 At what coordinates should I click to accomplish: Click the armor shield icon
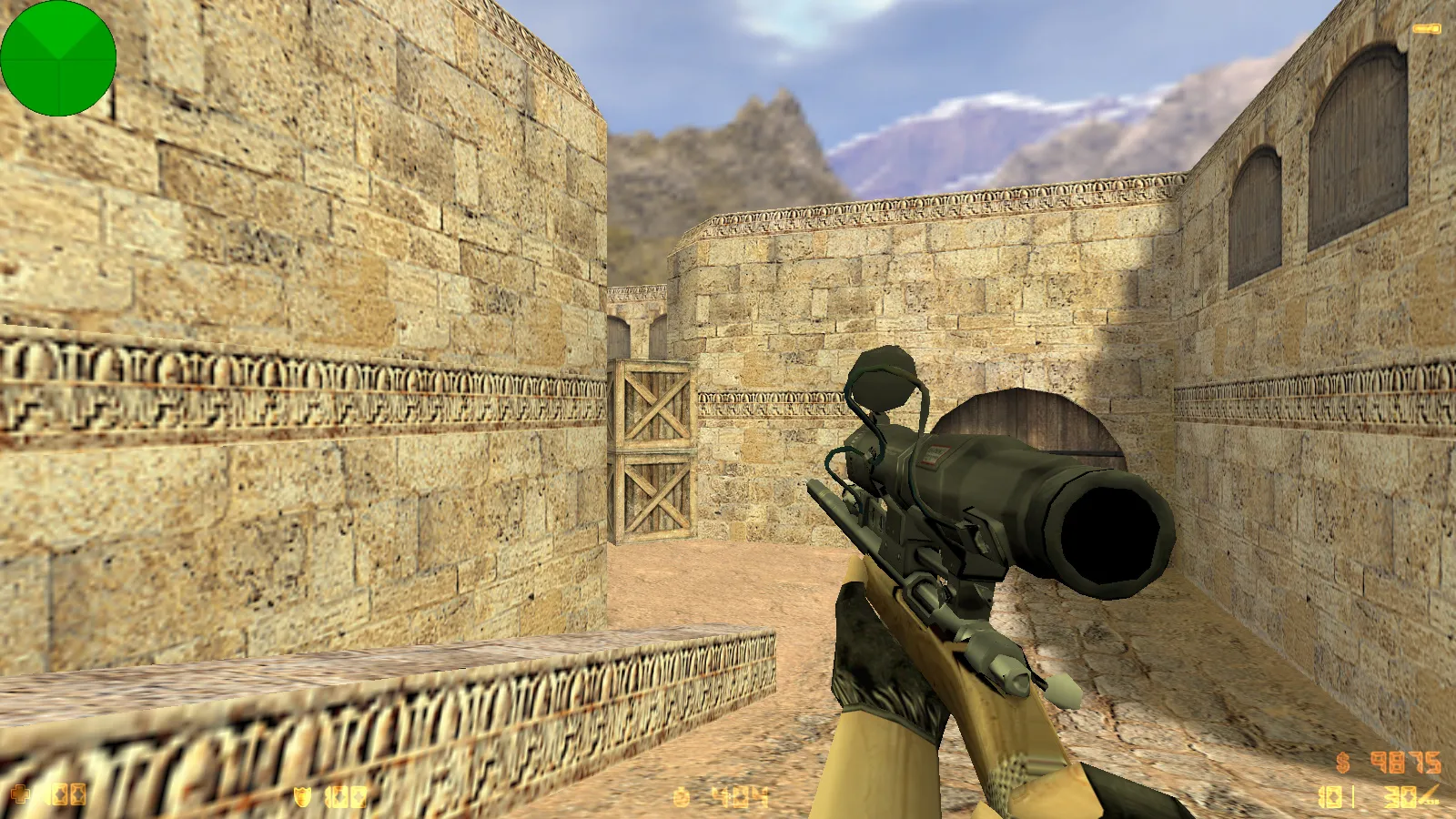[x=302, y=796]
